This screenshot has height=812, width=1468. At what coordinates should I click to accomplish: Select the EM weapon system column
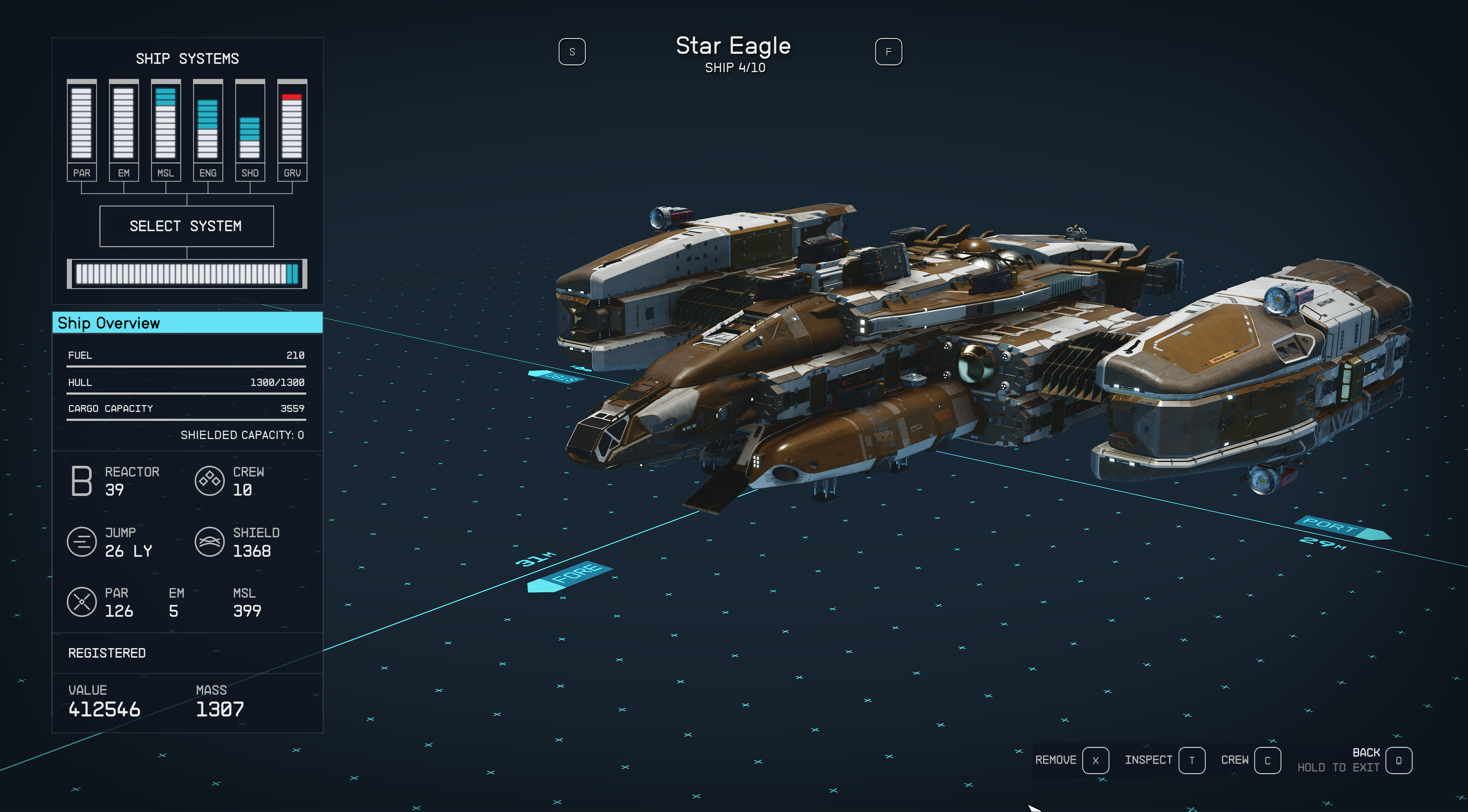point(123,130)
